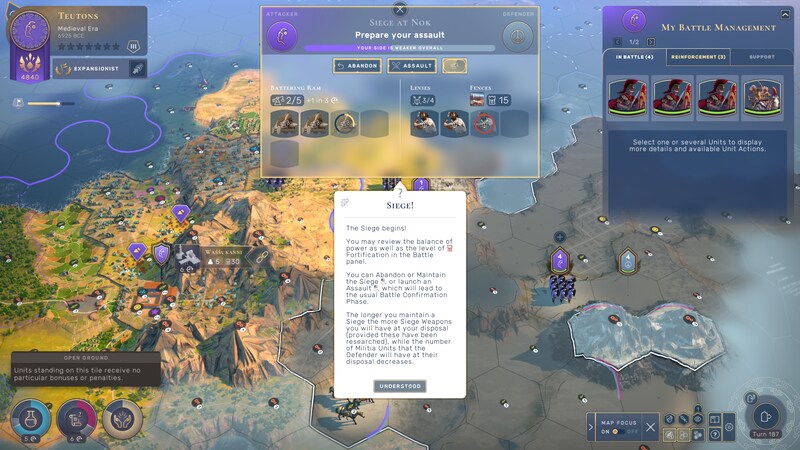Close the Siege at Nok panel

point(400,10)
